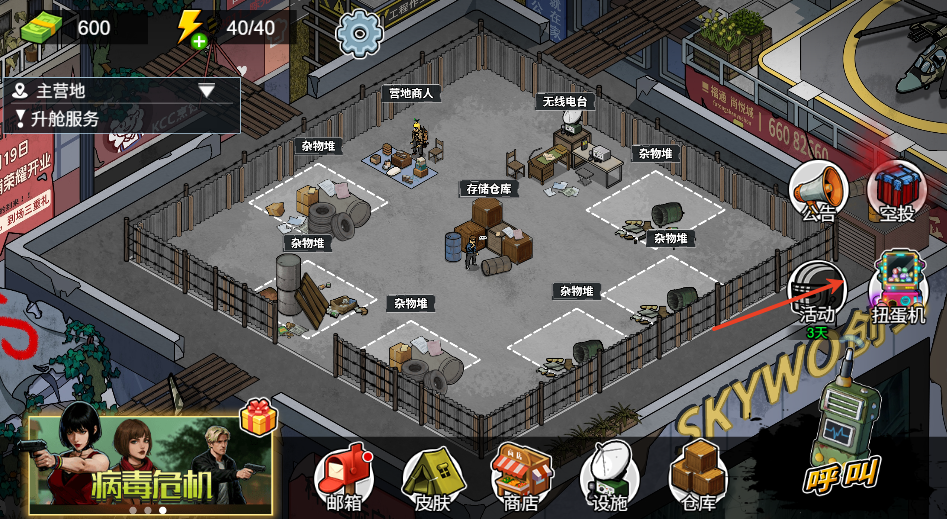The image size is (947, 519).
Task: Expand the 主营地 location dropdown
Action: (x=207, y=91)
